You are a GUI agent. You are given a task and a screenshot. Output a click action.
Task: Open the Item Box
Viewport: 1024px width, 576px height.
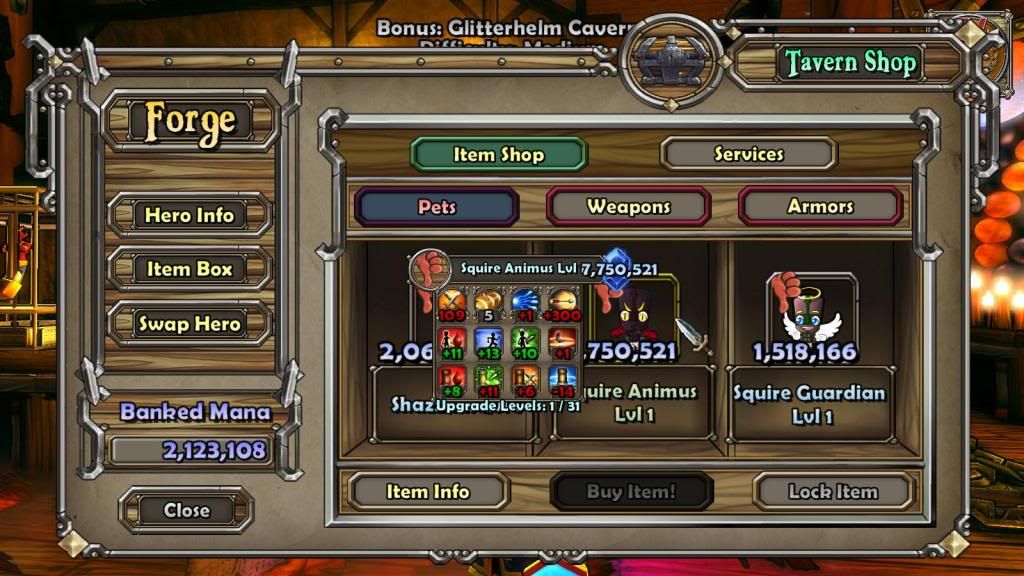(189, 269)
